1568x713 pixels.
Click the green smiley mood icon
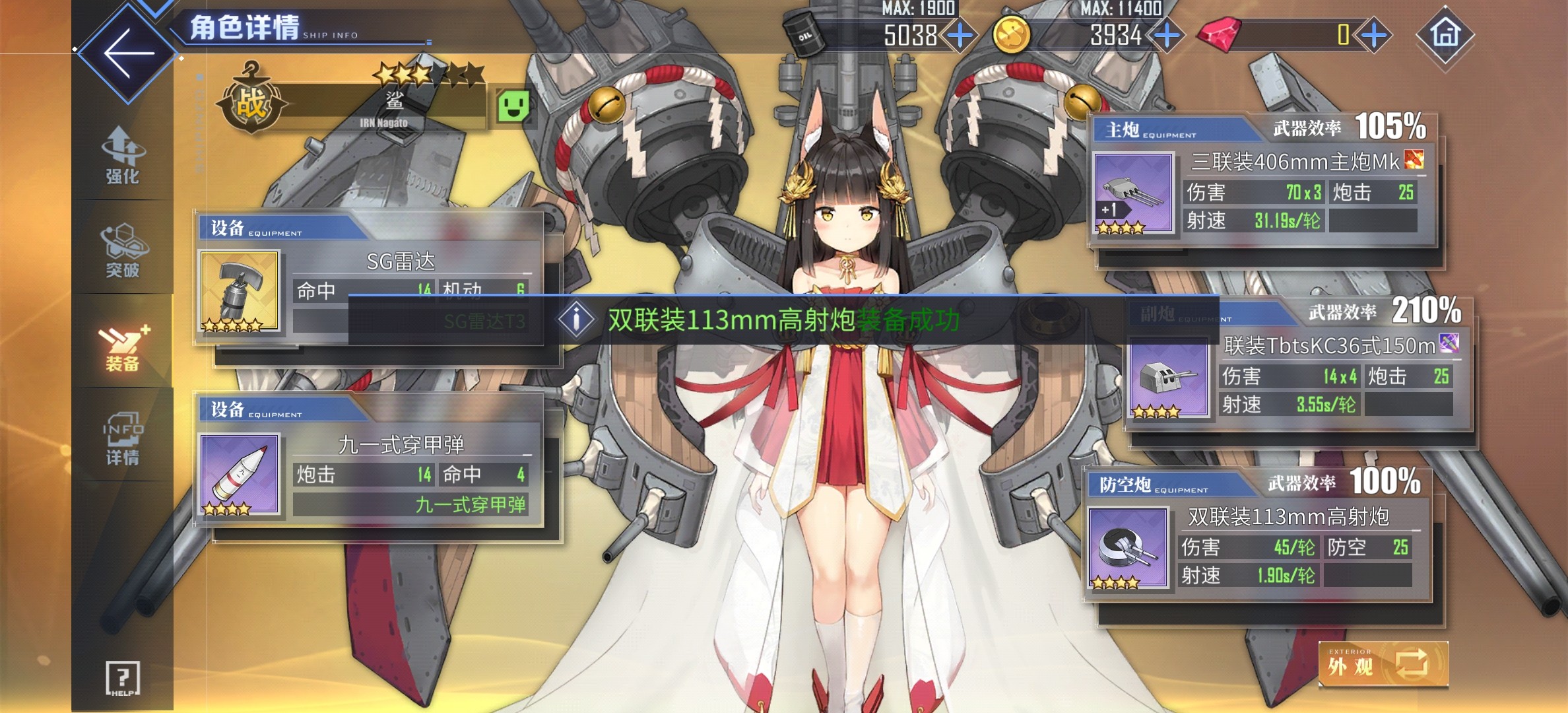click(513, 106)
